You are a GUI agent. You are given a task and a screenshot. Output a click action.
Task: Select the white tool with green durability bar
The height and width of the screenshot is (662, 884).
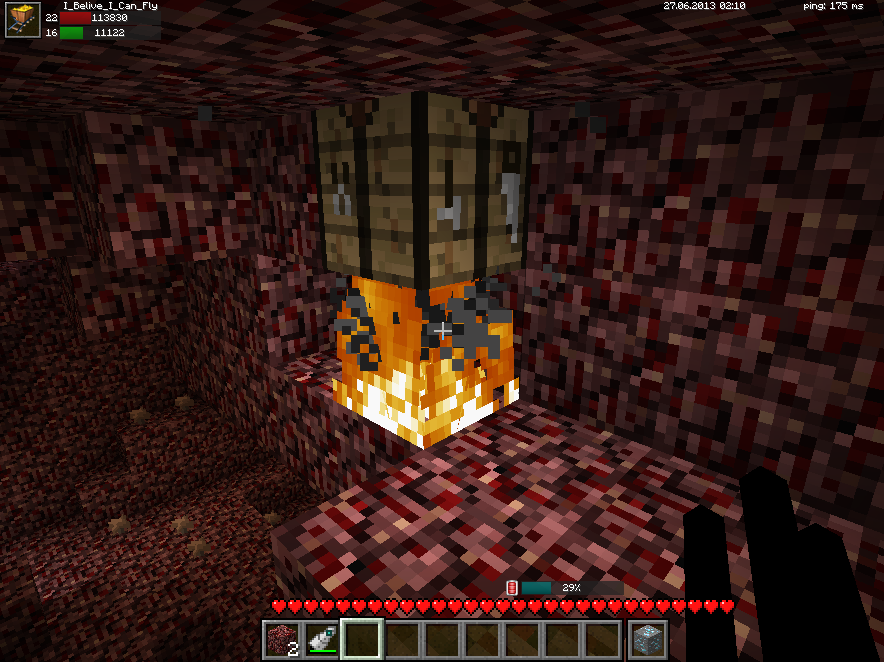pyautogui.click(x=321, y=639)
